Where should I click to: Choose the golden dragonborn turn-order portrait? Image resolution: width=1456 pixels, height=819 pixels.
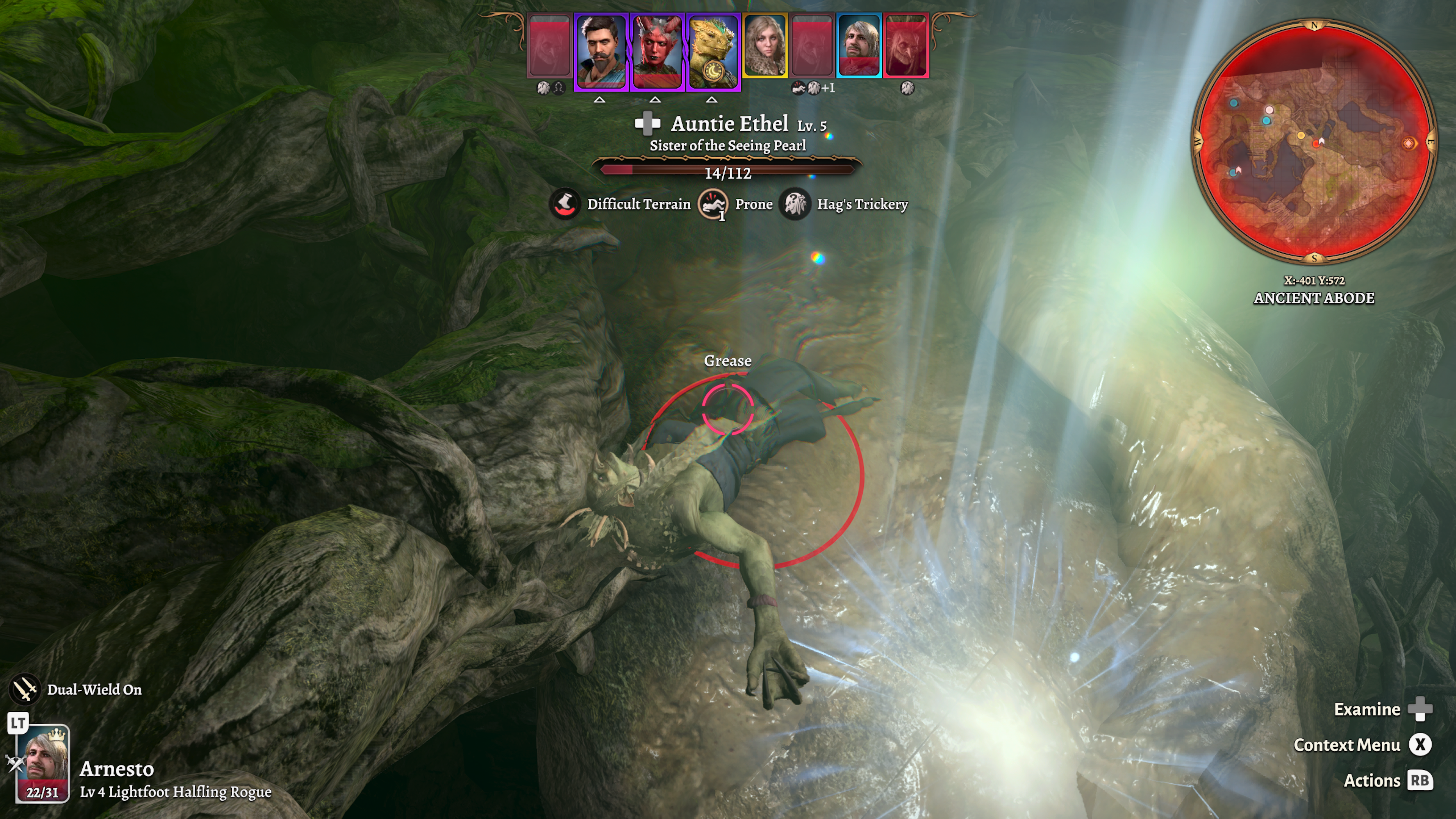(x=713, y=51)
